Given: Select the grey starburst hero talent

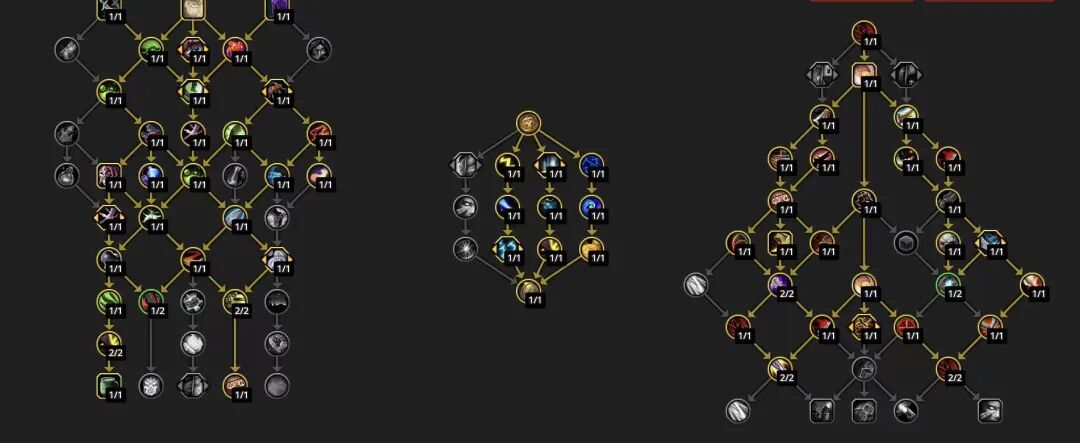Looking at the screenshot, I should pyautogui.click(x=465, y=249).
